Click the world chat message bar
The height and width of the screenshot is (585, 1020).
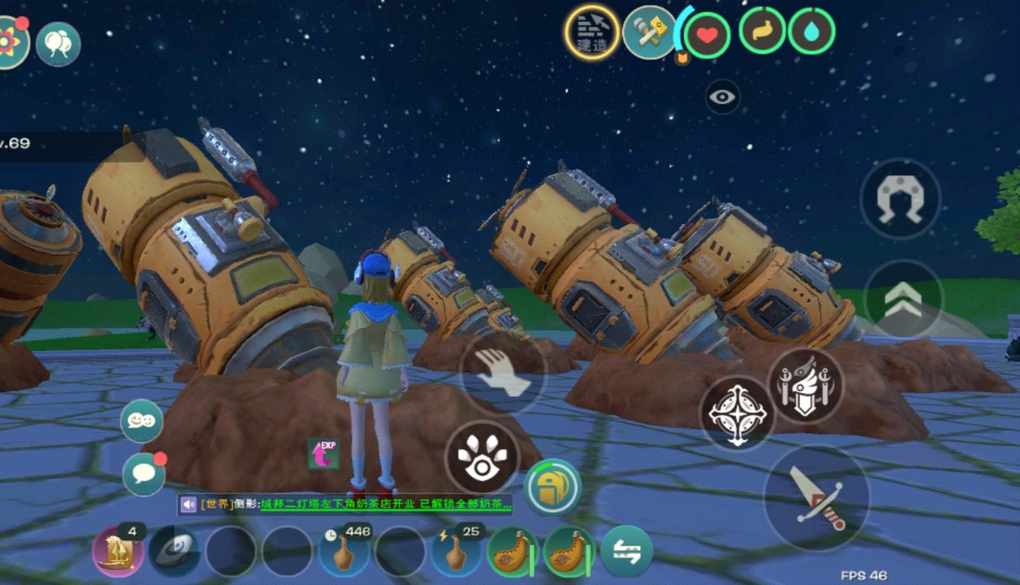pyautogui.click(x=345, y=504)
